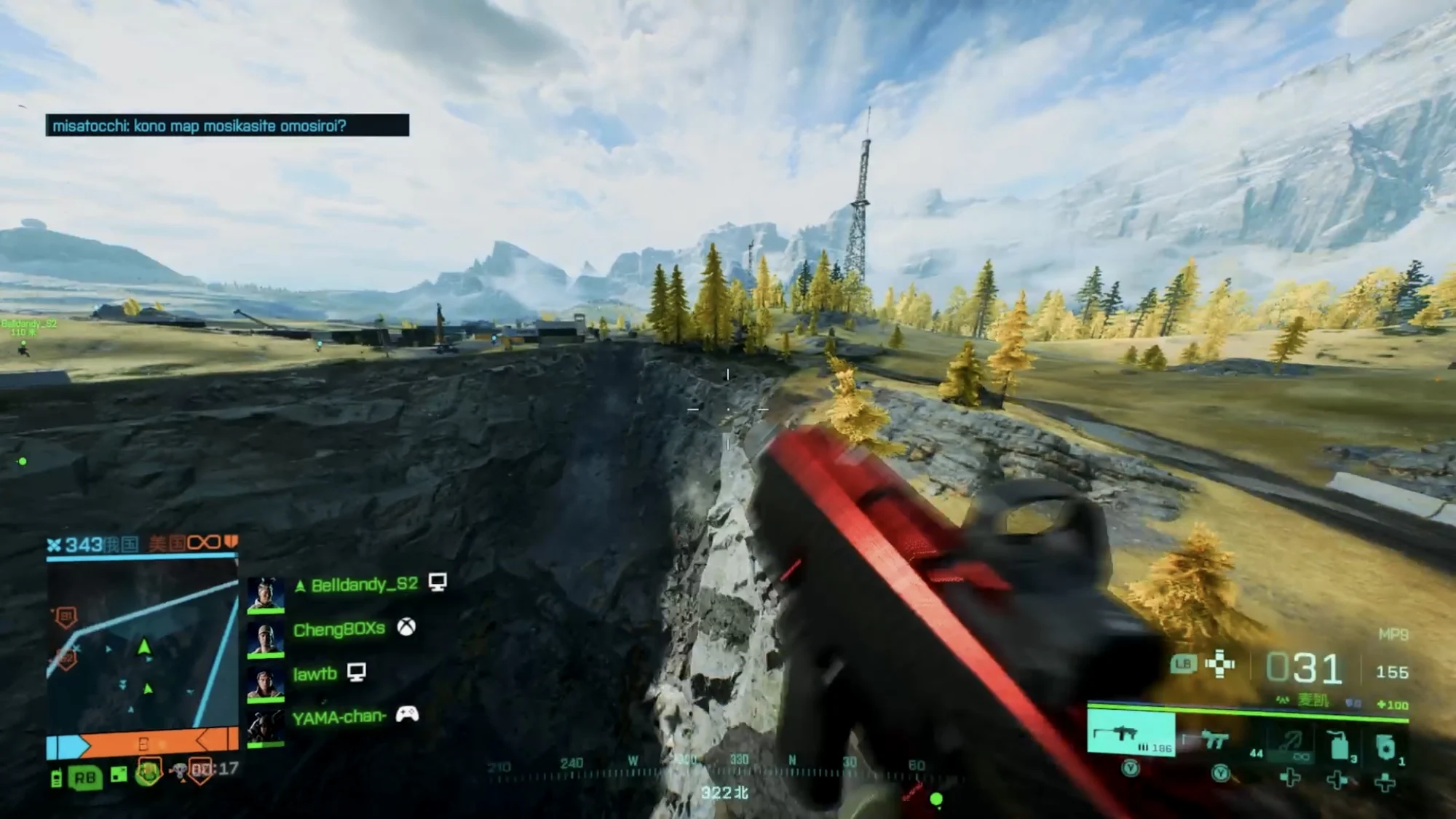Select squad member YAMA-chan-
Viewport: 1456px width, 819px height.
coord(339,717)
